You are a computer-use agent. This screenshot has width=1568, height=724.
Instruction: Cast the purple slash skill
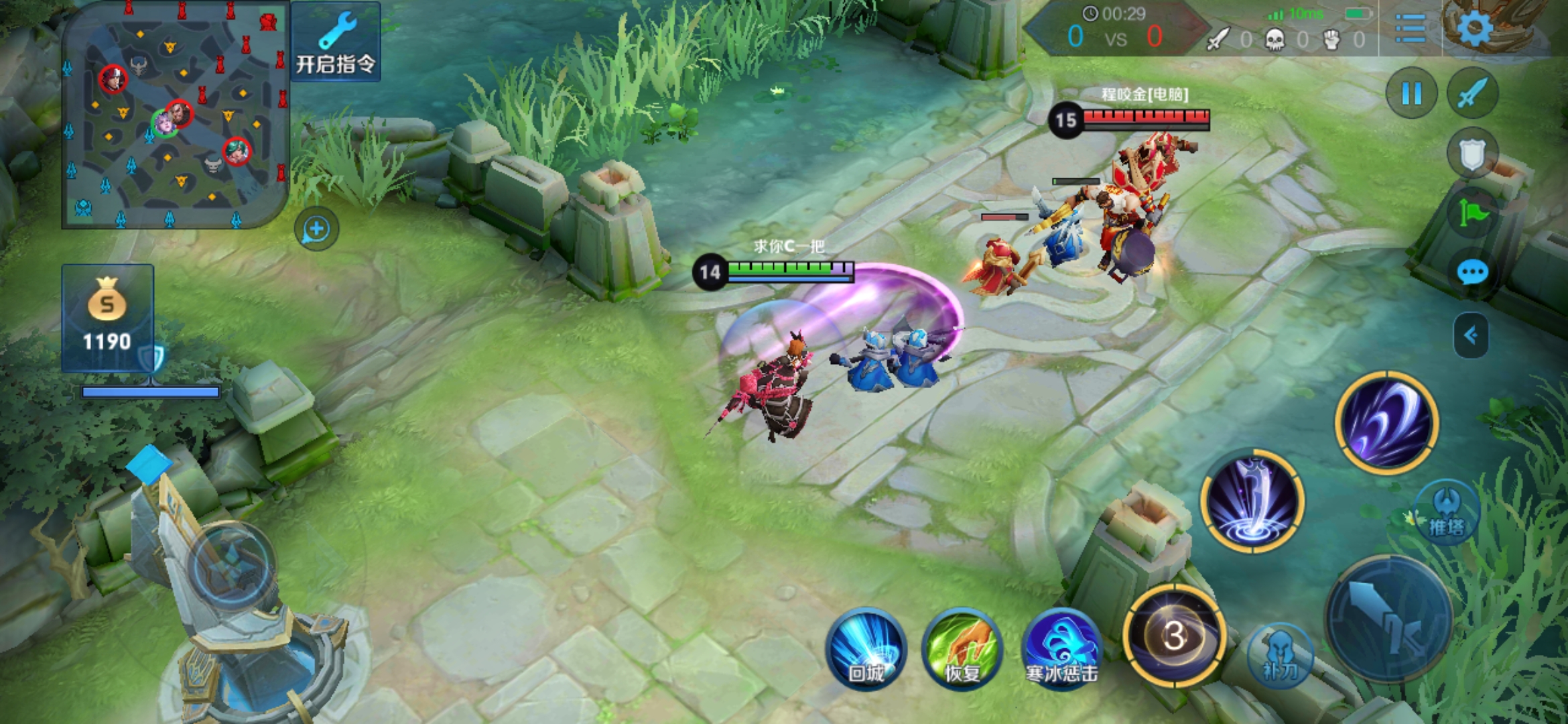[1386, 422]
